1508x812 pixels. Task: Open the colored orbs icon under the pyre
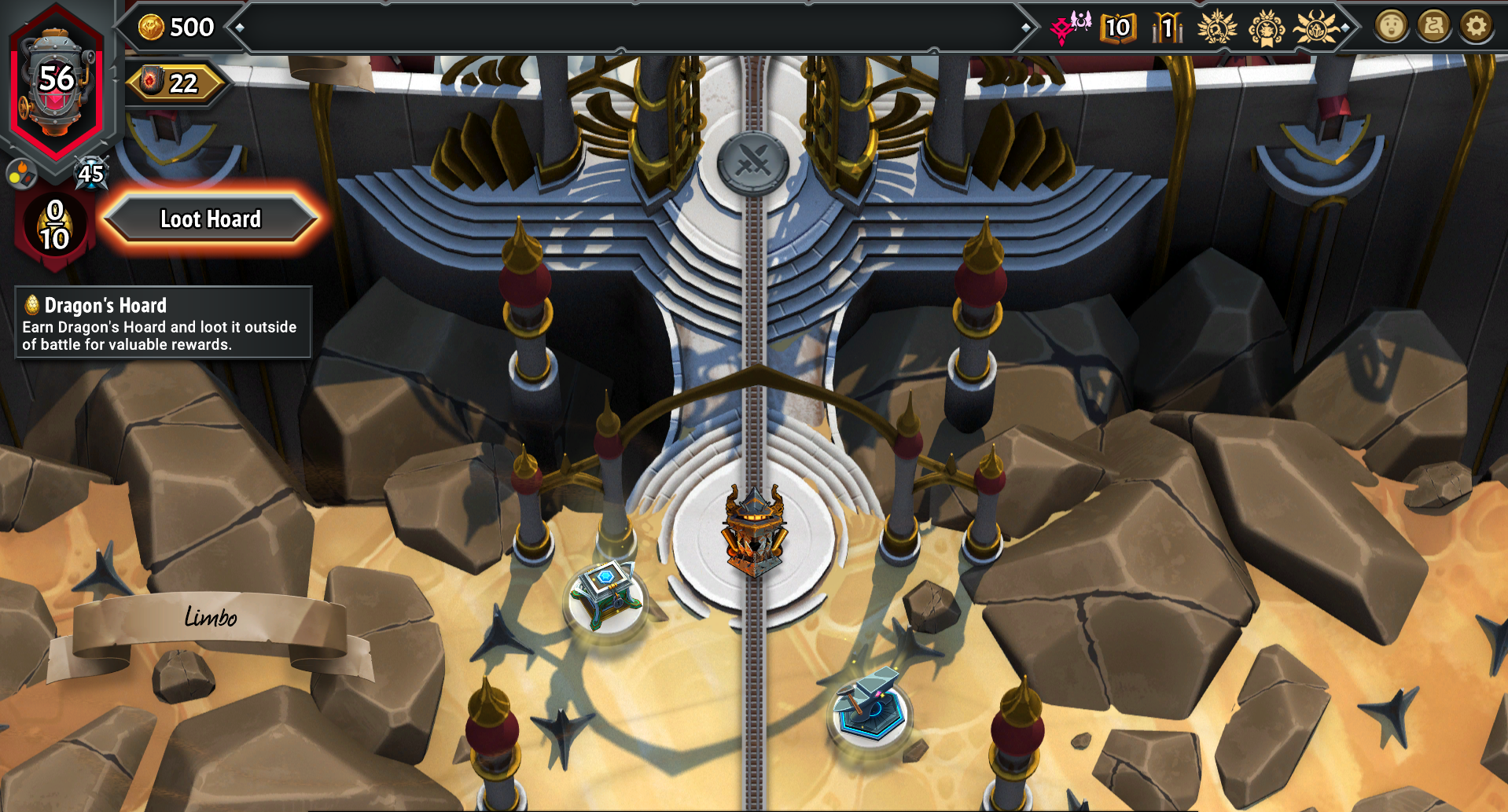(x=21, y=174)
